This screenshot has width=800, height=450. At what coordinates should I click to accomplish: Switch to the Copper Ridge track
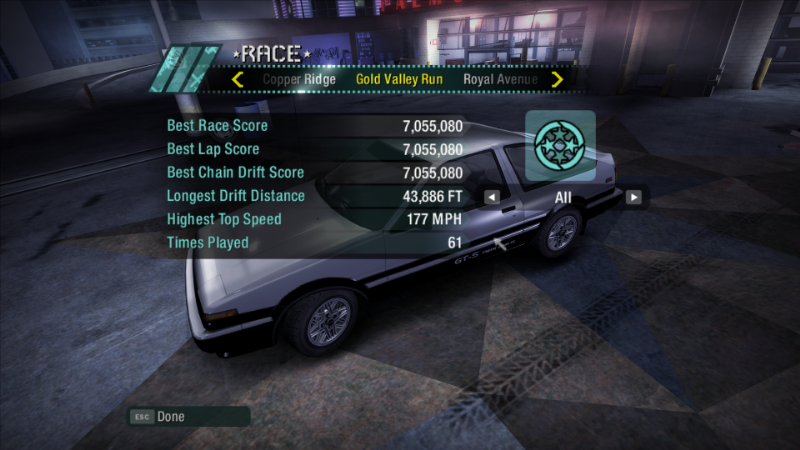(297, 79)
